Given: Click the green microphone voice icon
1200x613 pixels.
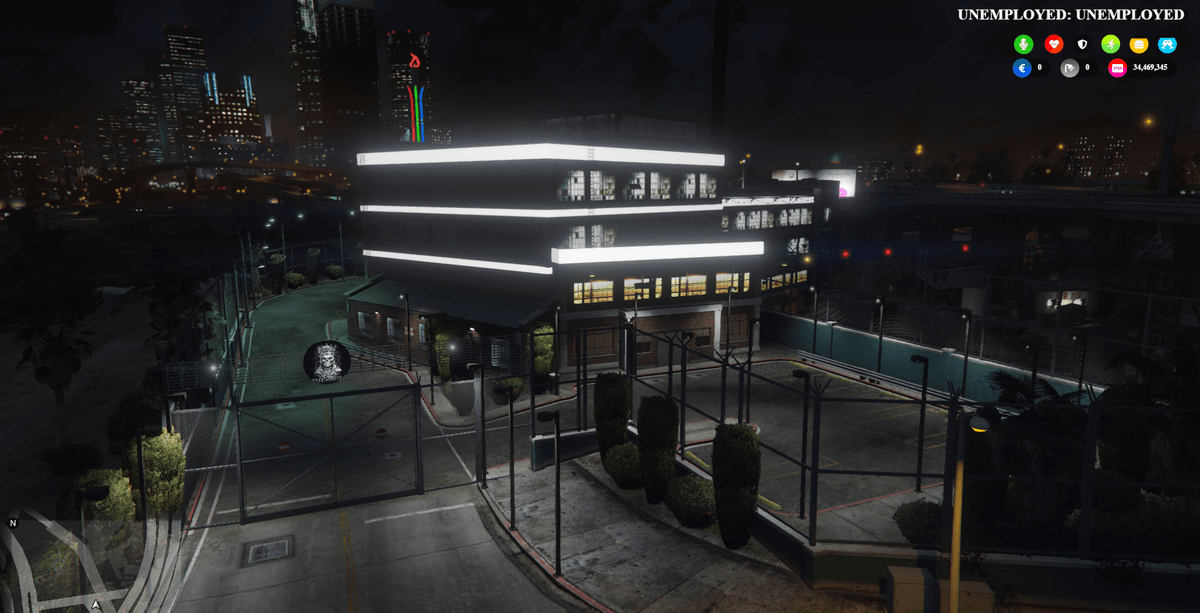Looking at the screenshot, I should [x=1023, y=44].
